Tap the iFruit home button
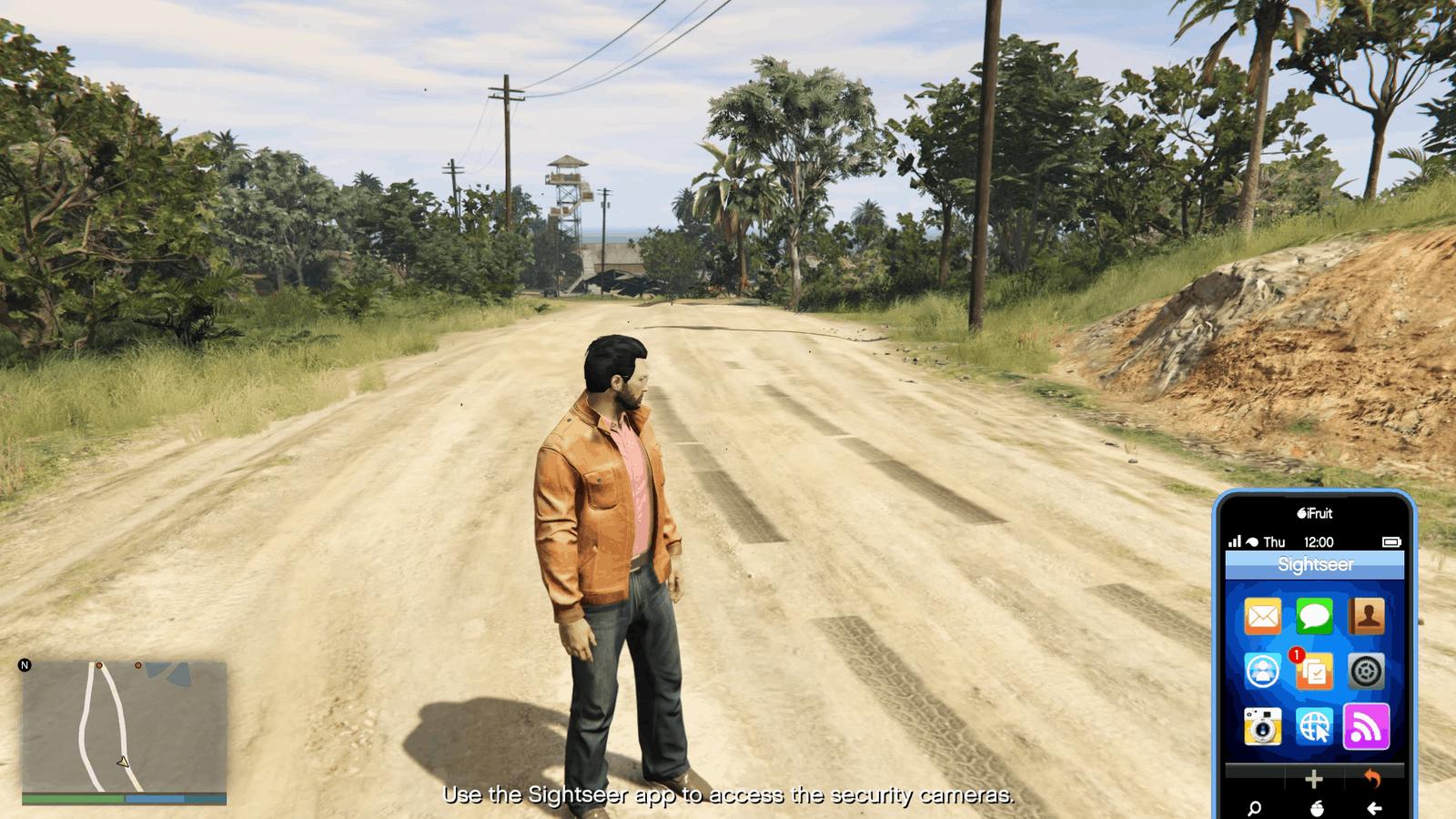The height and width of the screenshot is (819, 1456). (x=1314, y=808)
